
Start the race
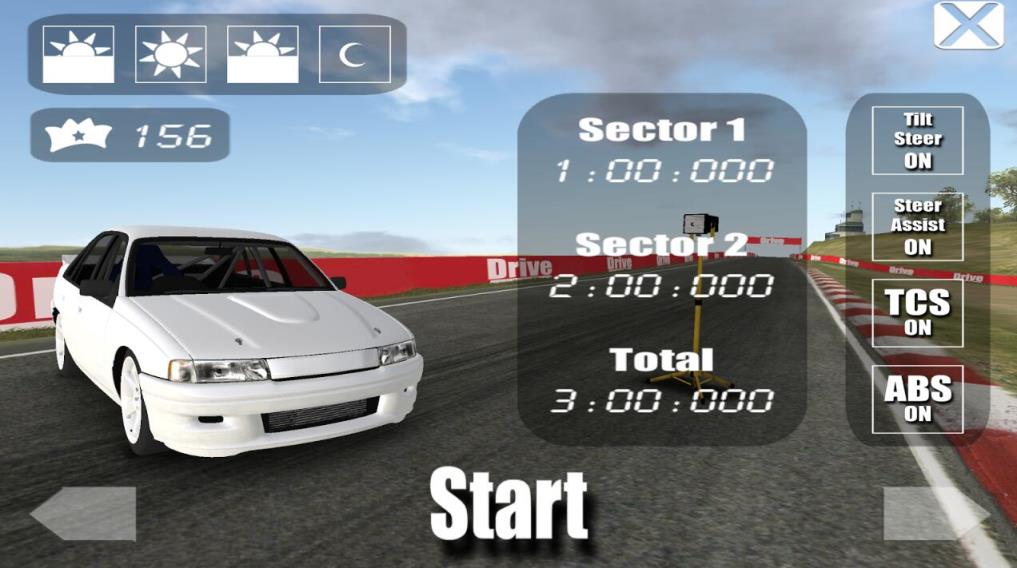[509, 505]
